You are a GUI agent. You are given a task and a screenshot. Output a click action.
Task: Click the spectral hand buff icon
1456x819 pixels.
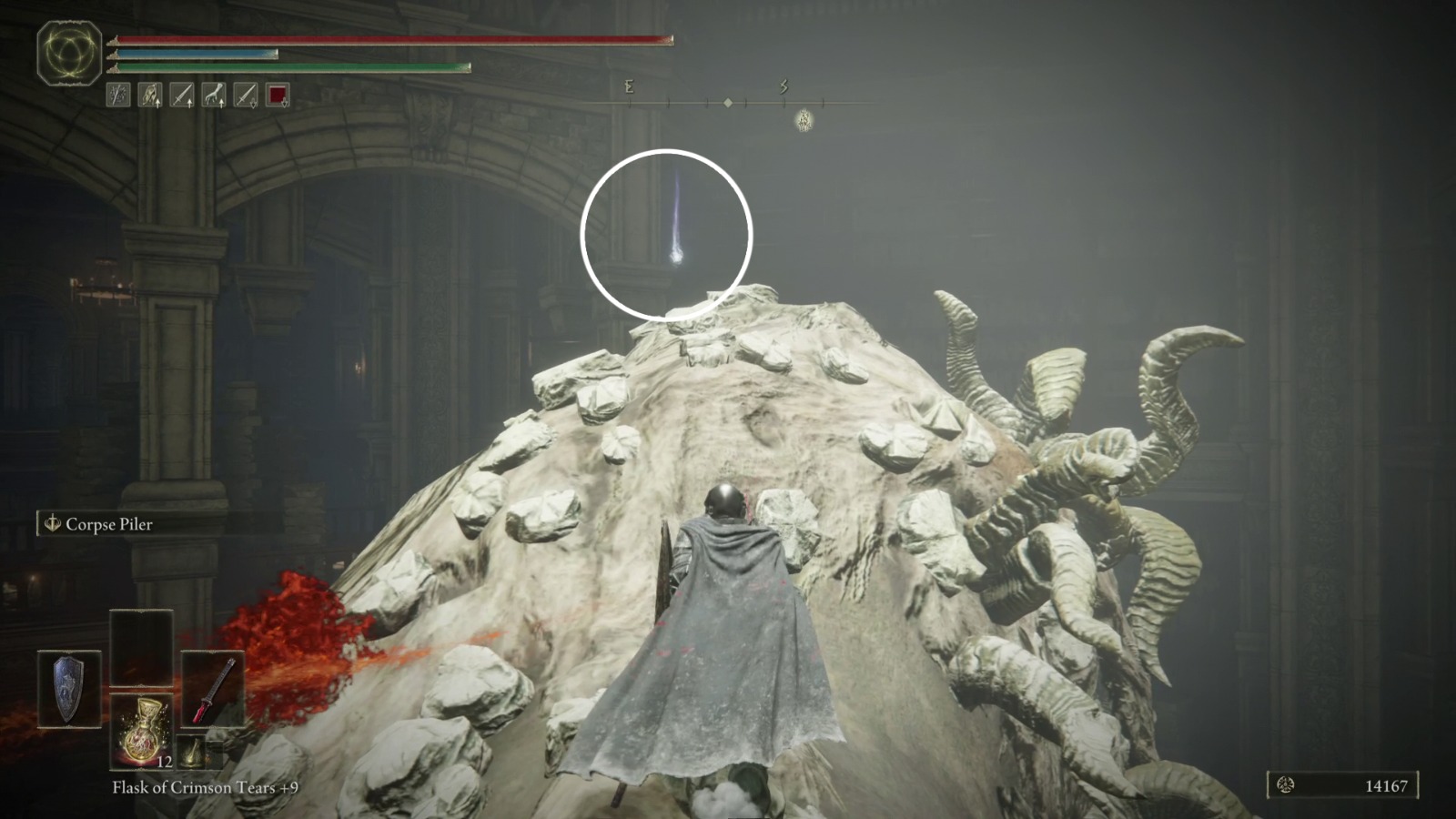[x=215, y=96]
